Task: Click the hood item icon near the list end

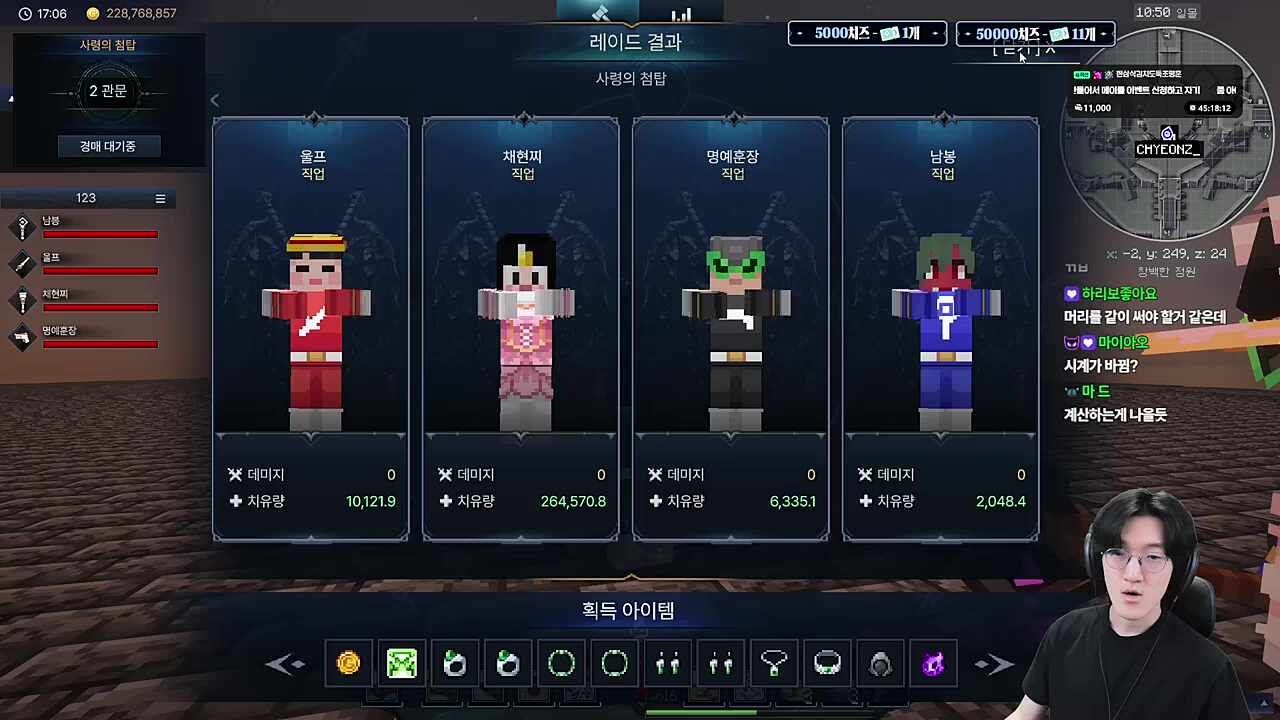Action: [880, 663]
